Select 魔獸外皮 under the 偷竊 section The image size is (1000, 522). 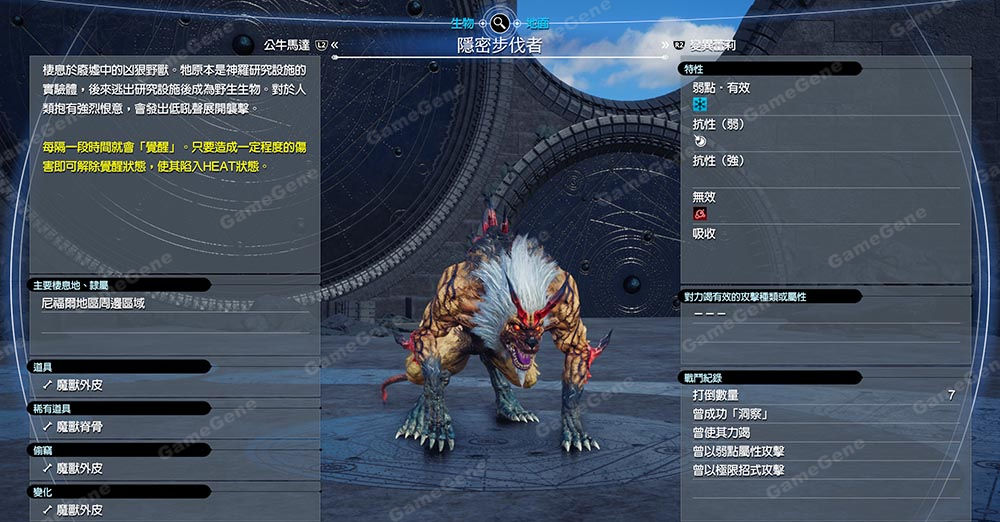[79, 468]
